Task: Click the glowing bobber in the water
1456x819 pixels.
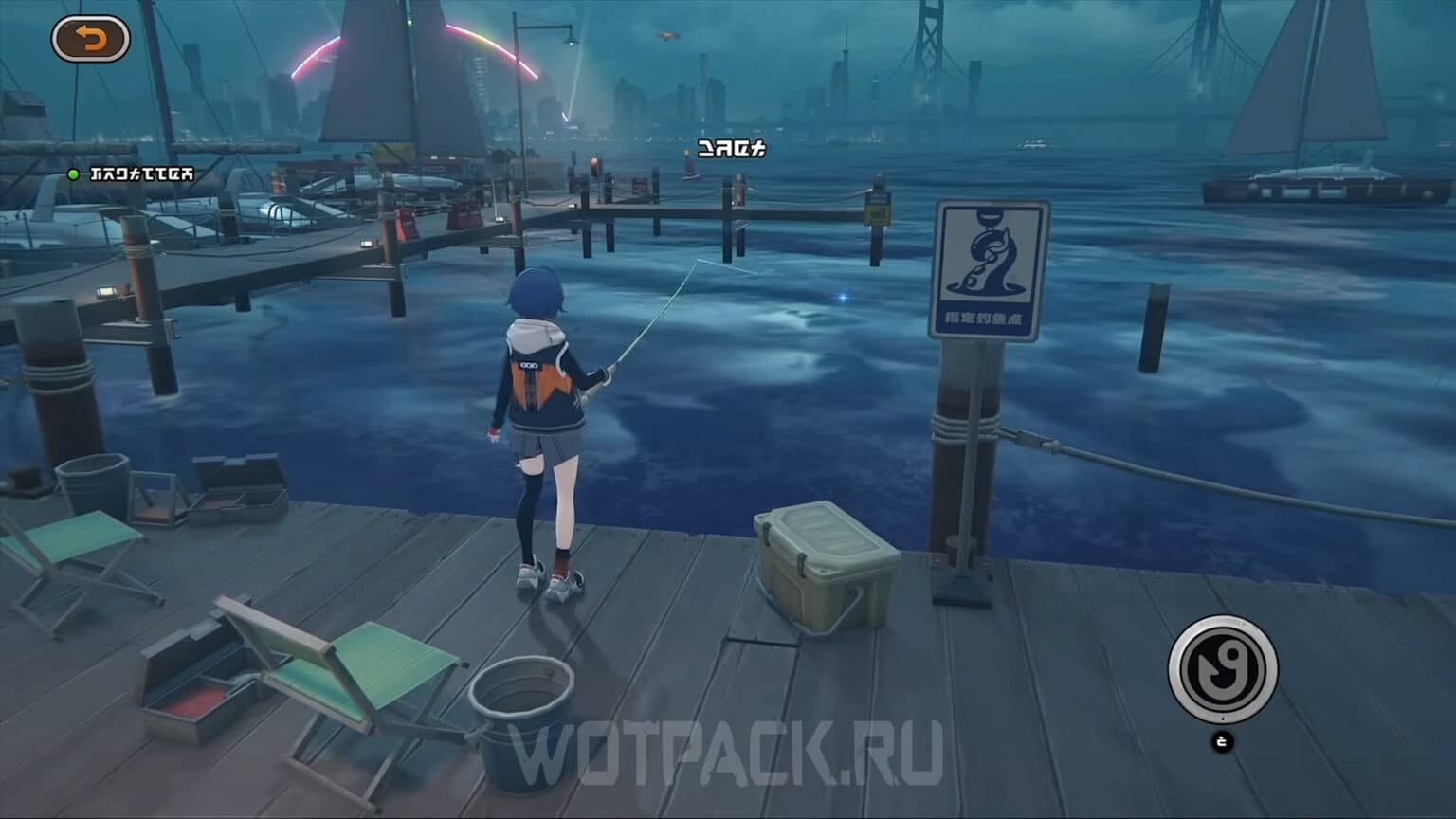Action: (x=842, y=296)
